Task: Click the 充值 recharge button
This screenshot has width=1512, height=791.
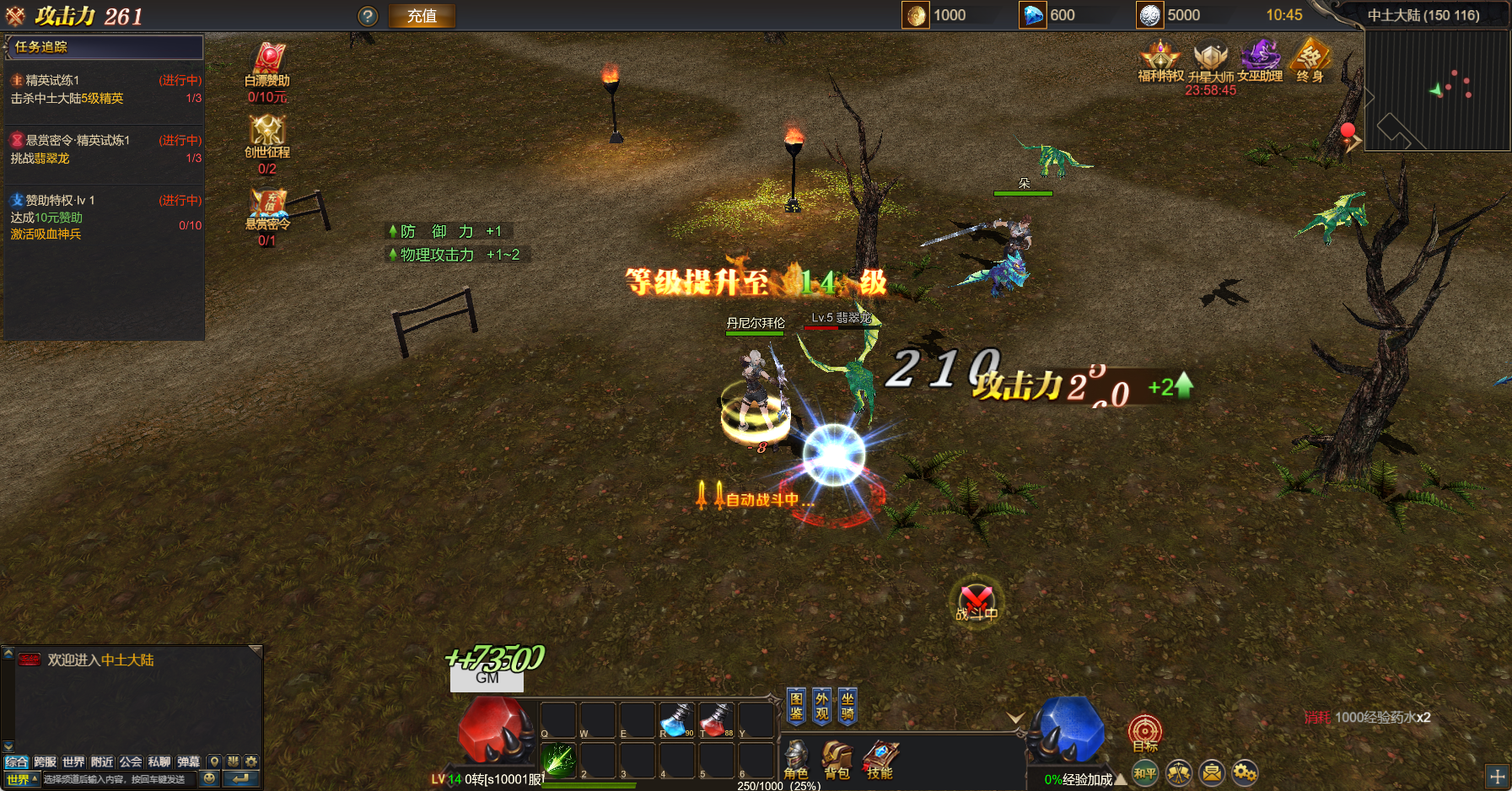Action: click(422, 16)
